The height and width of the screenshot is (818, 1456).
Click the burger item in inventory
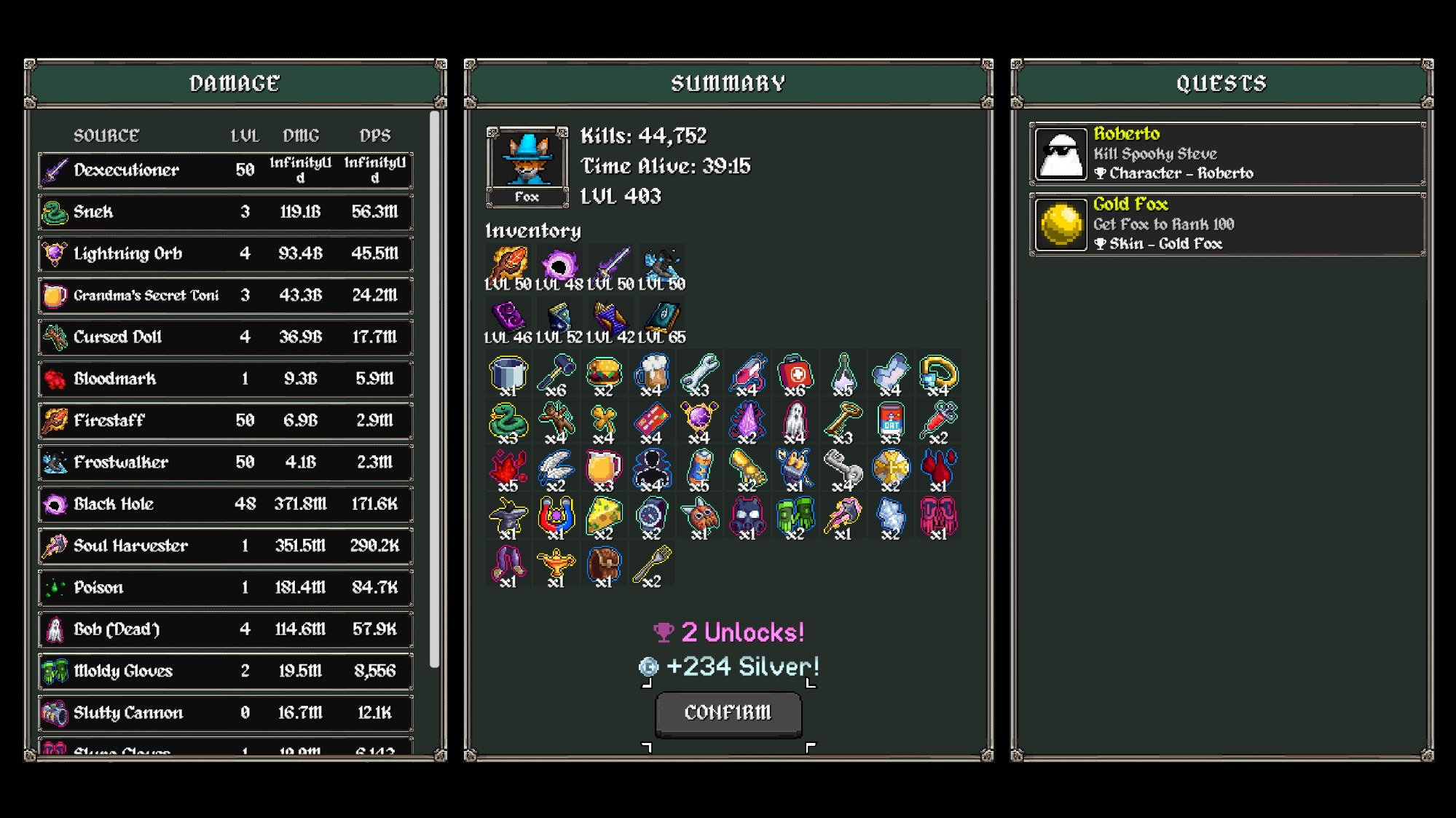(604, 373)
